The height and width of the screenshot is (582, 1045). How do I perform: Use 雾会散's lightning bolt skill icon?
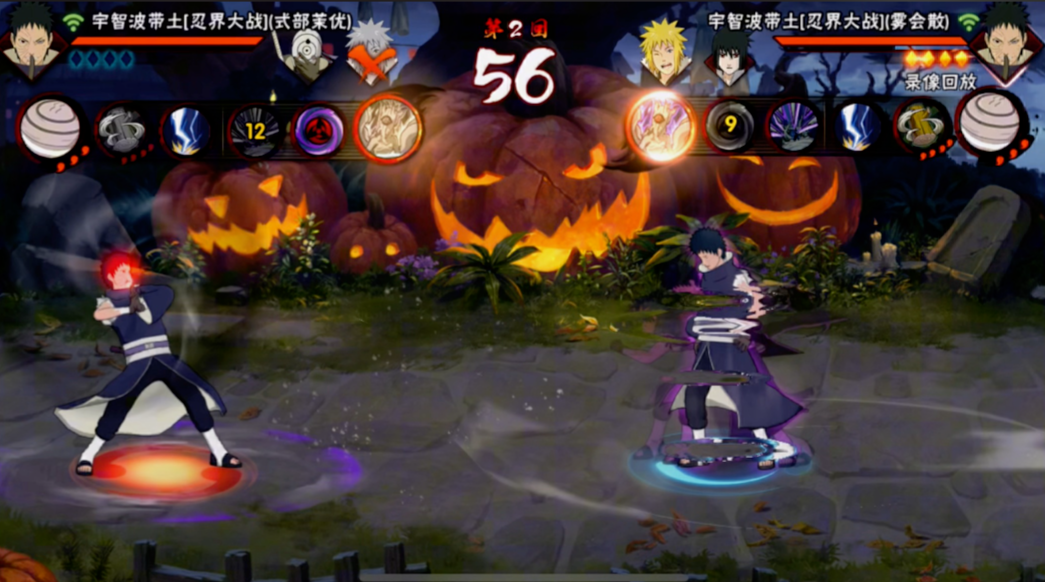pyautogui.click(x=858, y=128)
